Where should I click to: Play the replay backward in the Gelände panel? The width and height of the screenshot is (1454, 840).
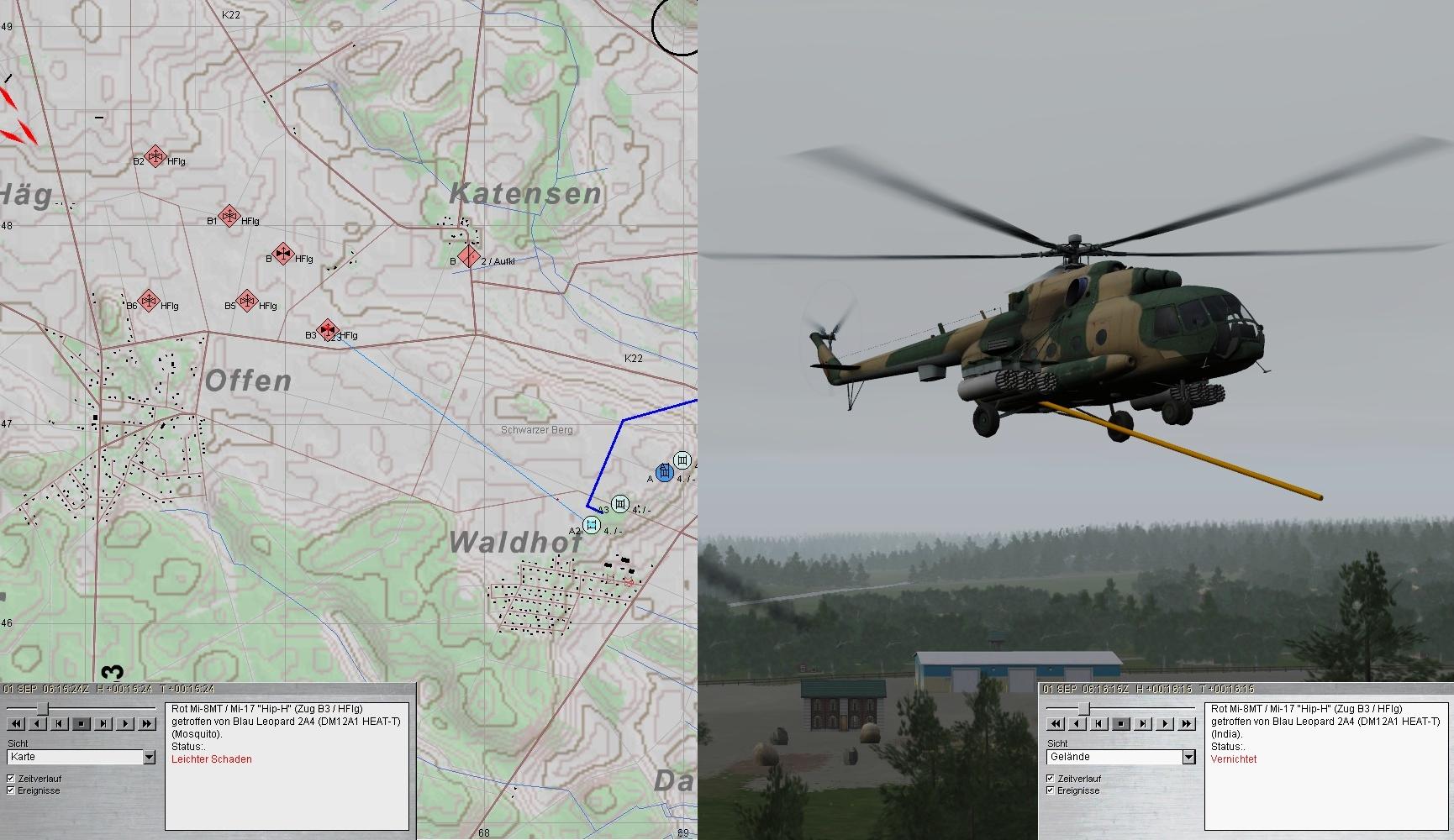pyautogui.click(x=1077, y=723)
